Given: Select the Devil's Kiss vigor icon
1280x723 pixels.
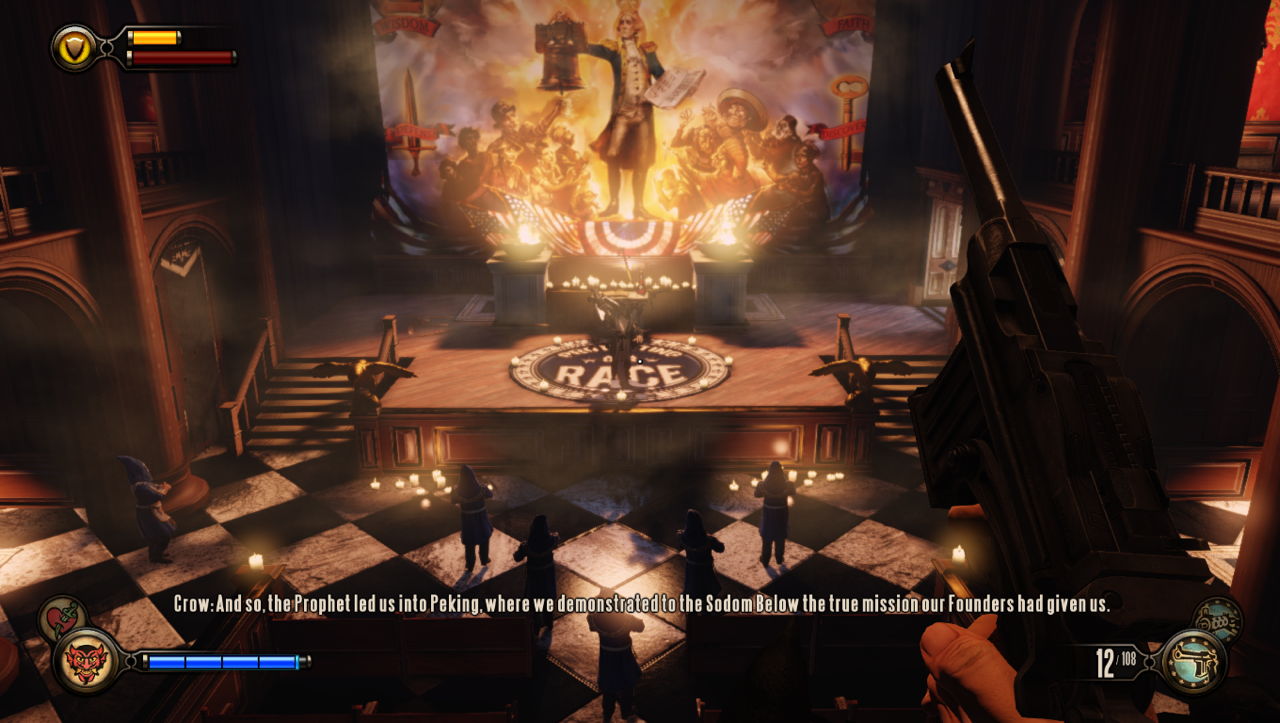Looking at the screenshot, I should click(x=87, y=661).
